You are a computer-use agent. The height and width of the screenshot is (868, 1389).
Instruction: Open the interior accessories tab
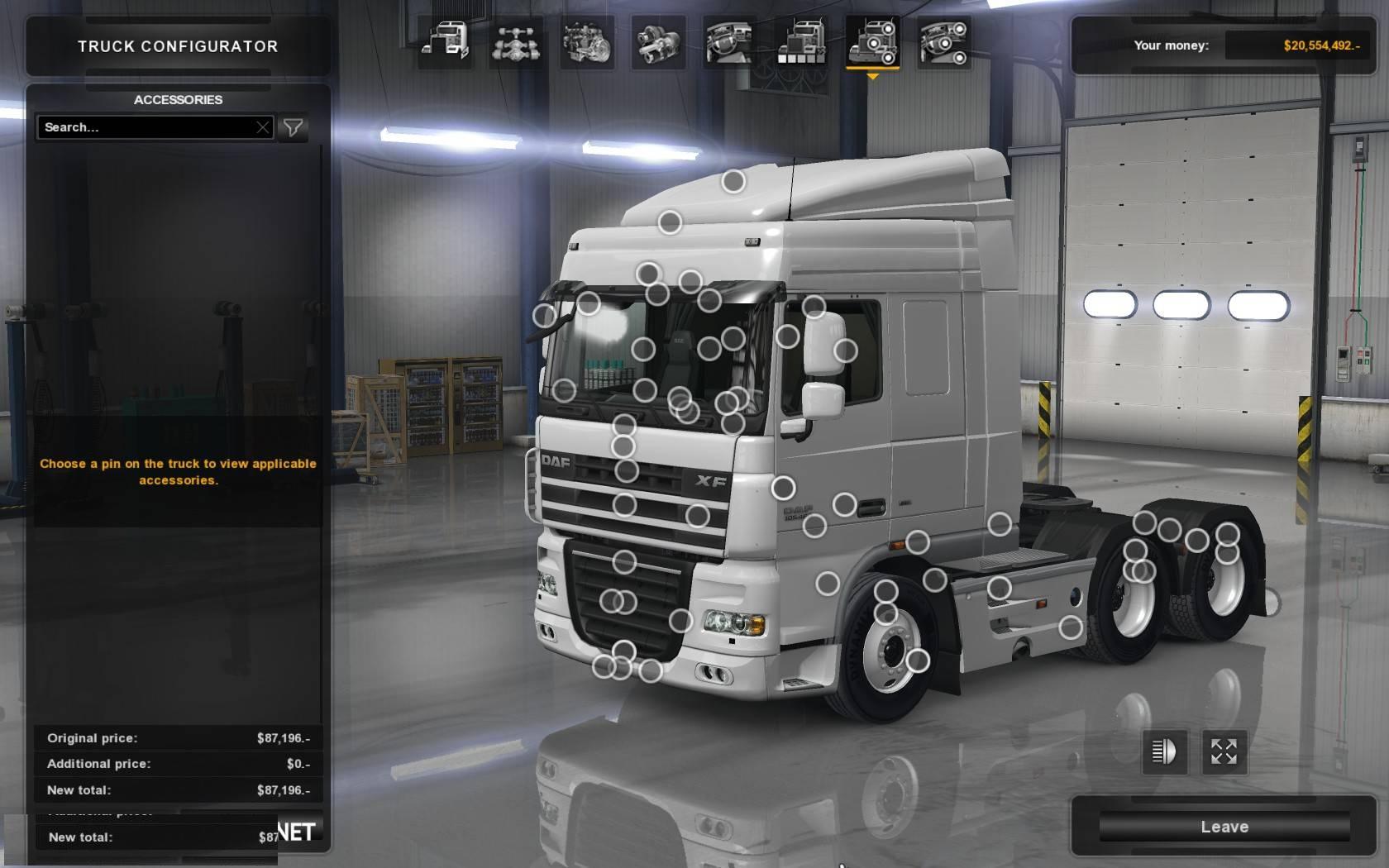(x=943, y=42)
